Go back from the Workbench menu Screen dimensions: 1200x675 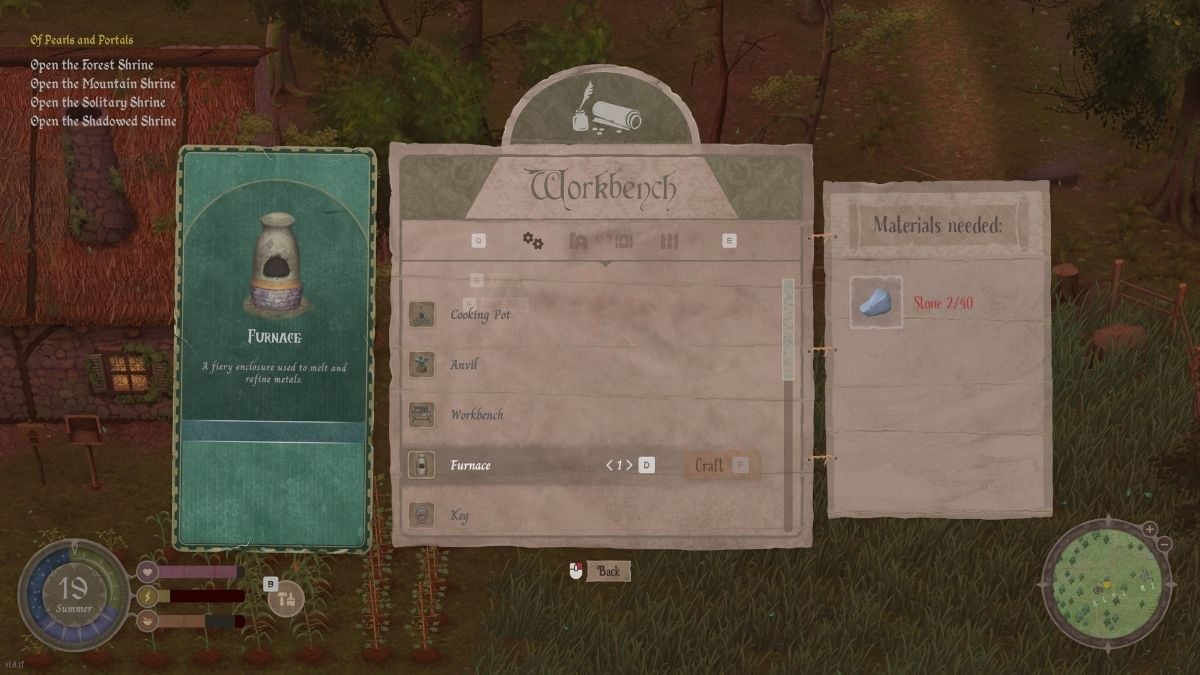click(x=600, y=571)
